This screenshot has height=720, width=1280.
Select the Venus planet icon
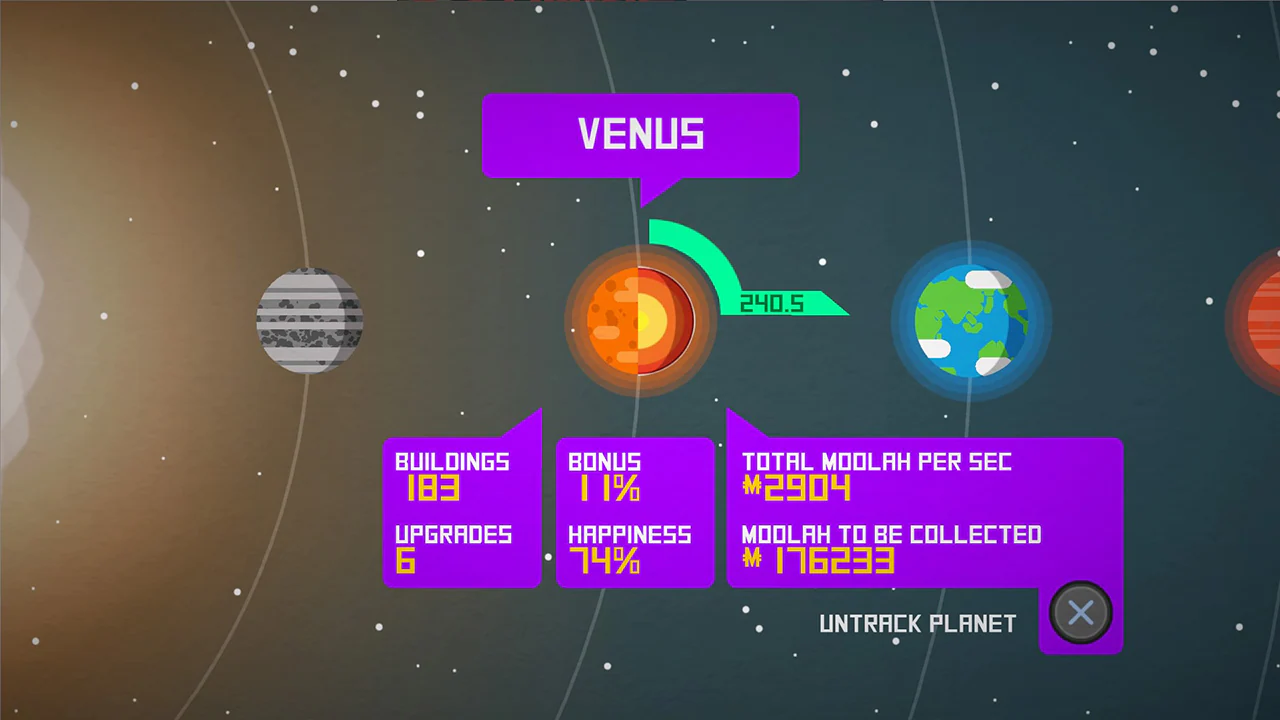pyautogui.click(x=640, y=320)
